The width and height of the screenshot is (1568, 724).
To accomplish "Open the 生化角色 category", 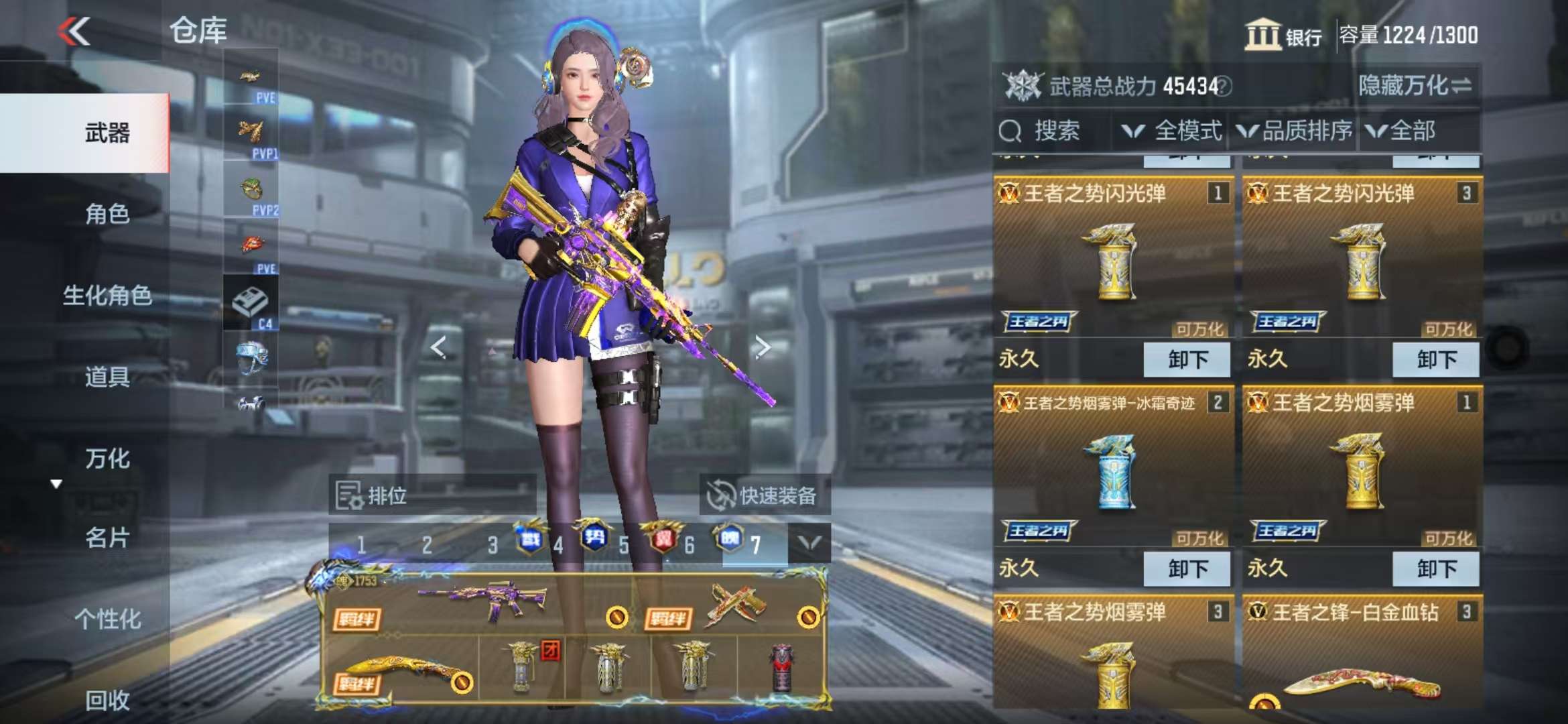I will [107, 295].
